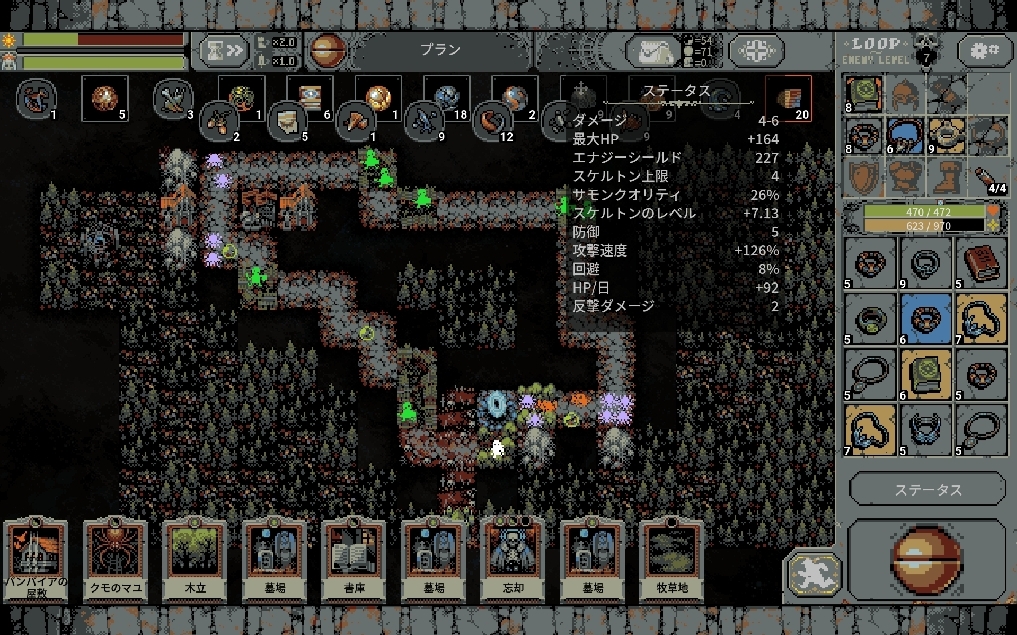Image resolution: width=1017 pixels, height=635 pixels.
Task: Toggle the hourglass game speed button
Action: (x=222, y=50)
